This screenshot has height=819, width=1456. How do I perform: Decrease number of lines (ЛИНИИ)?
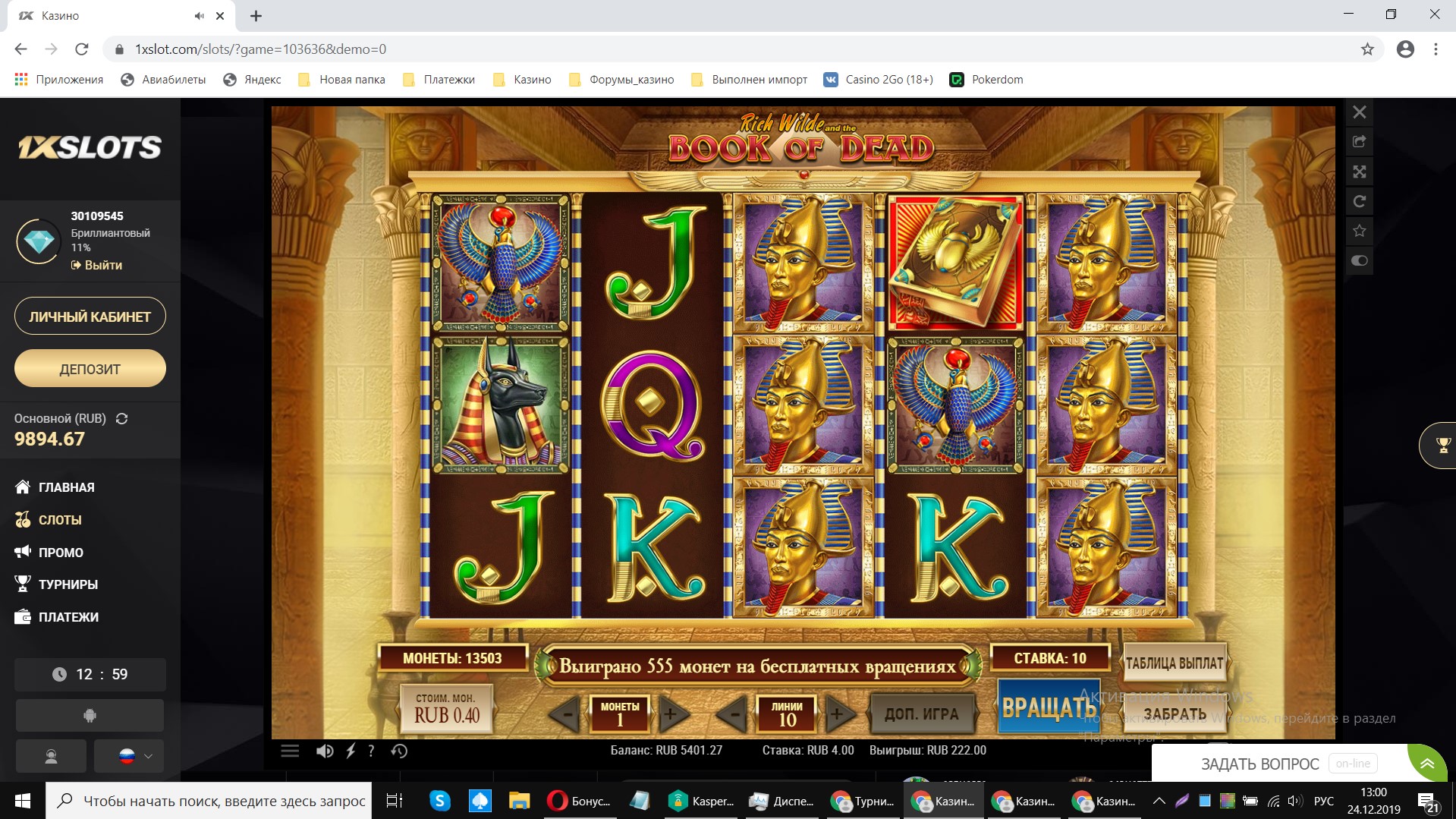pos(733,713)
